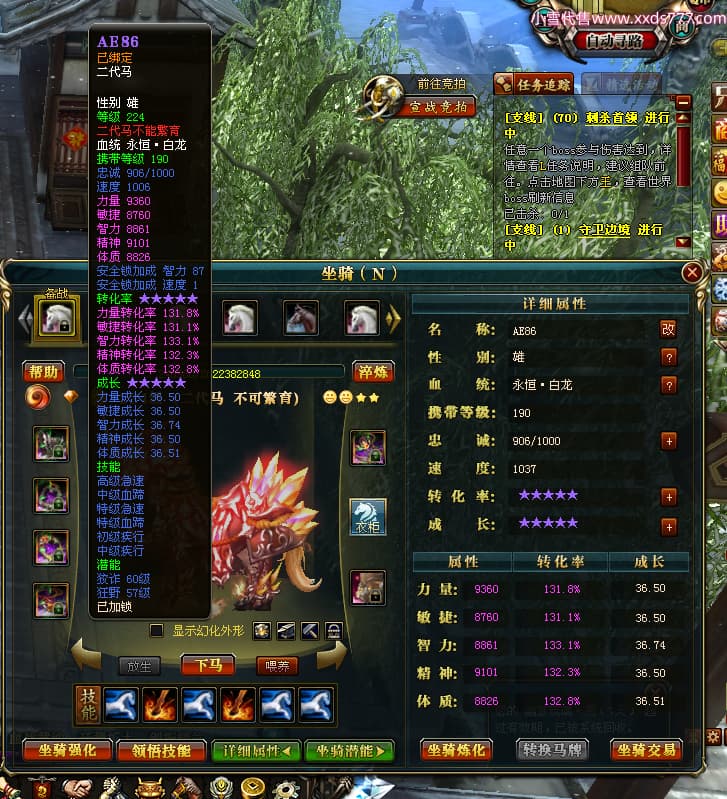Choose the dark horse in the mount list
727x799 pixels.
pos(301,318)
